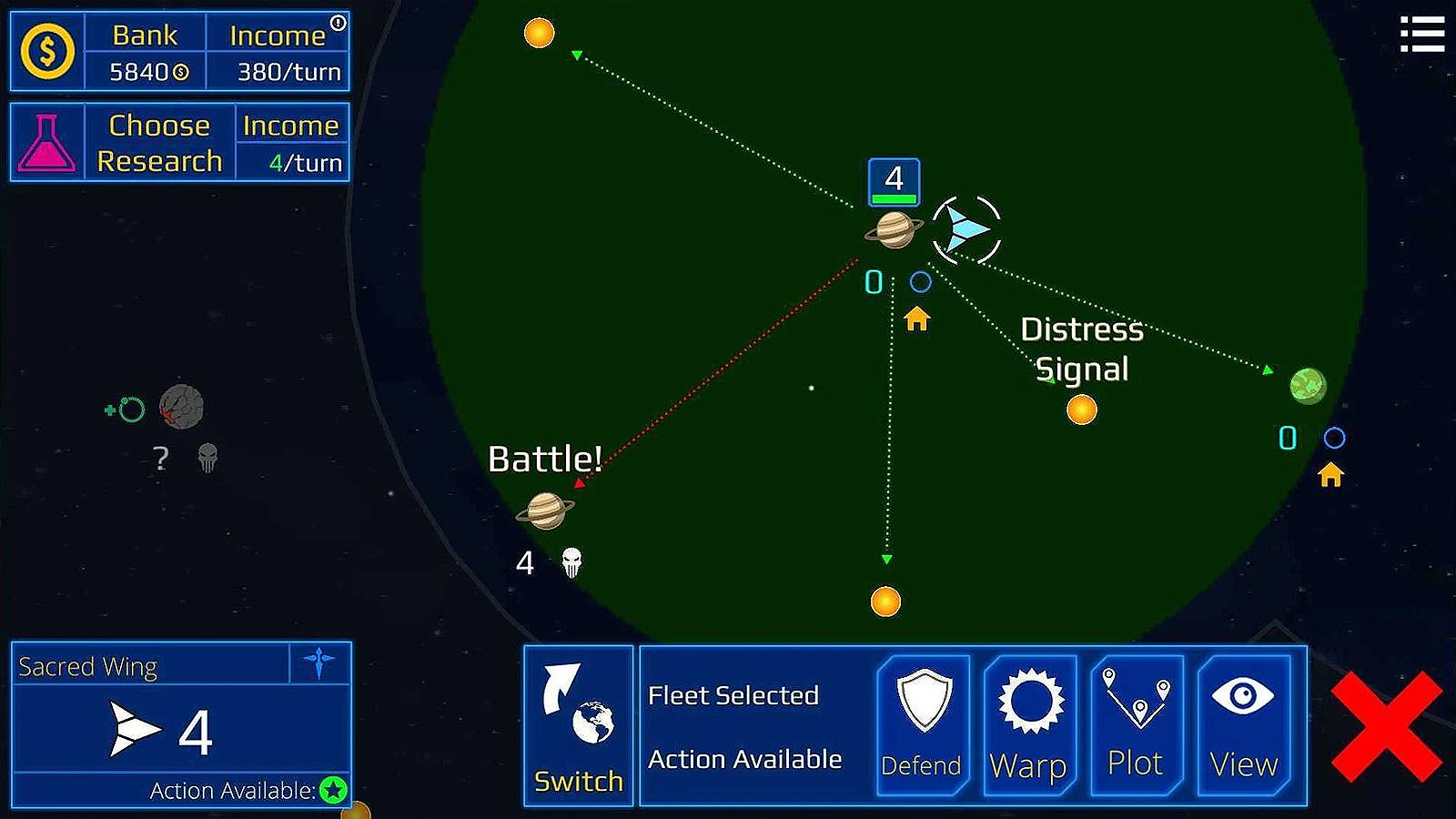This screenshot has width=1456, height=819.
Task: Click the home icon below Saturn planet
Action: click(x=917, y=320)
